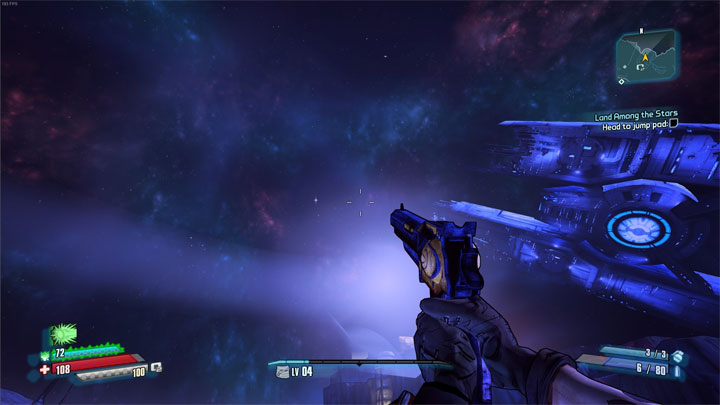Click the diamond waypoint marker on the minimap edge
Image resolution: width=720 pixels, height=405 pixels.
click(x=622, y=81)
